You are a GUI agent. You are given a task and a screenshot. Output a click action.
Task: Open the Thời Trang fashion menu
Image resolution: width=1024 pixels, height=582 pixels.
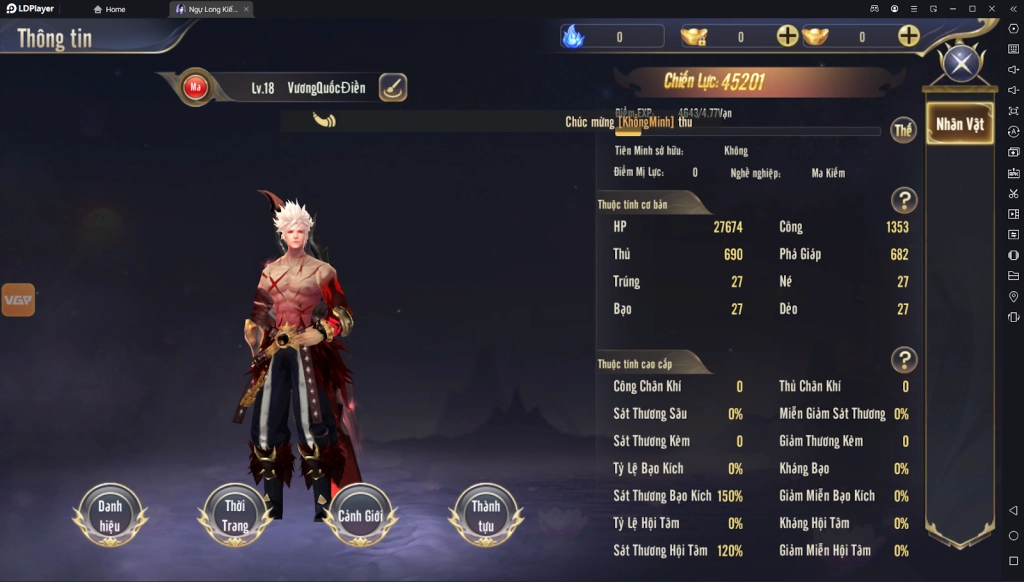tap(235, 514)
